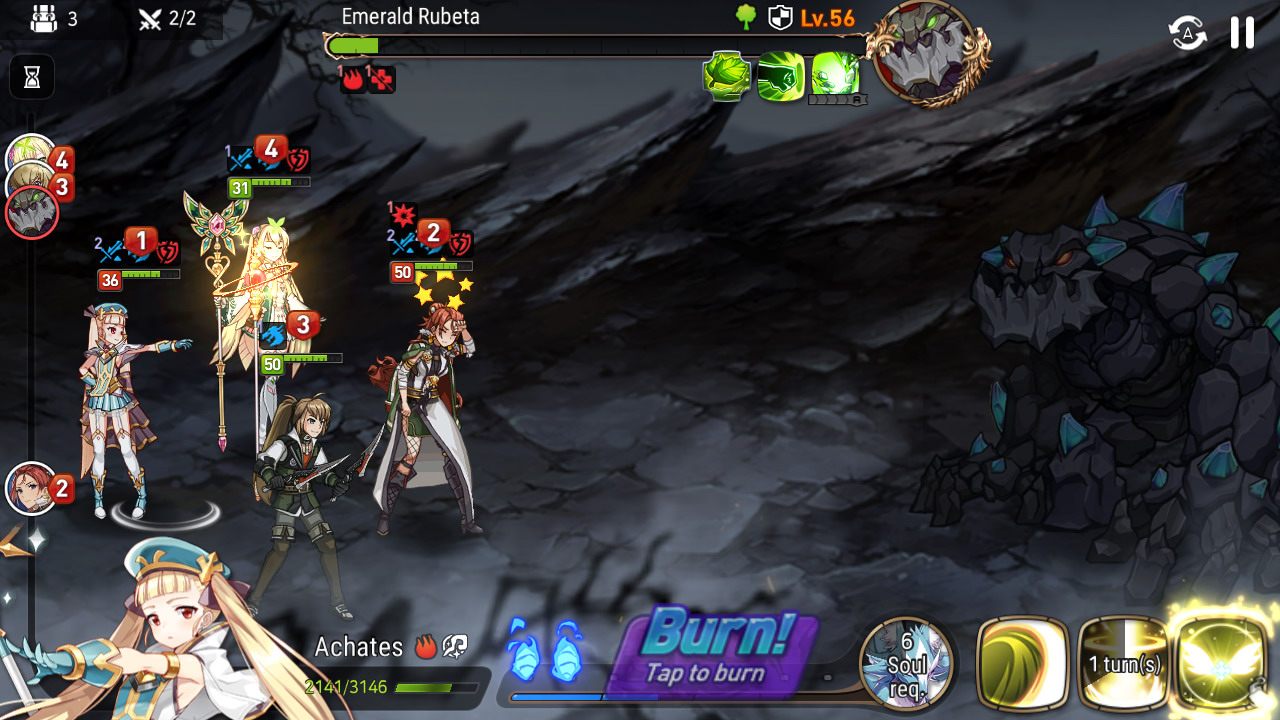Pause the battle
This screenshot has height=720, width=1280.
[1242, 33]
